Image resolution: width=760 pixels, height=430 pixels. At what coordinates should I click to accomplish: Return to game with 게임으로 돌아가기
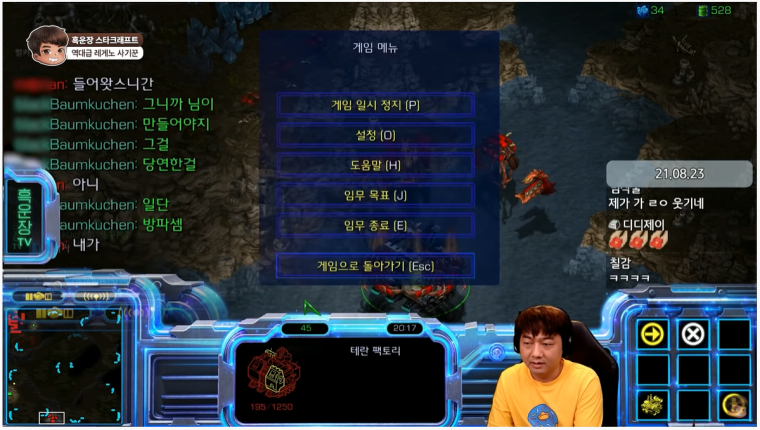tap(375, 266)
